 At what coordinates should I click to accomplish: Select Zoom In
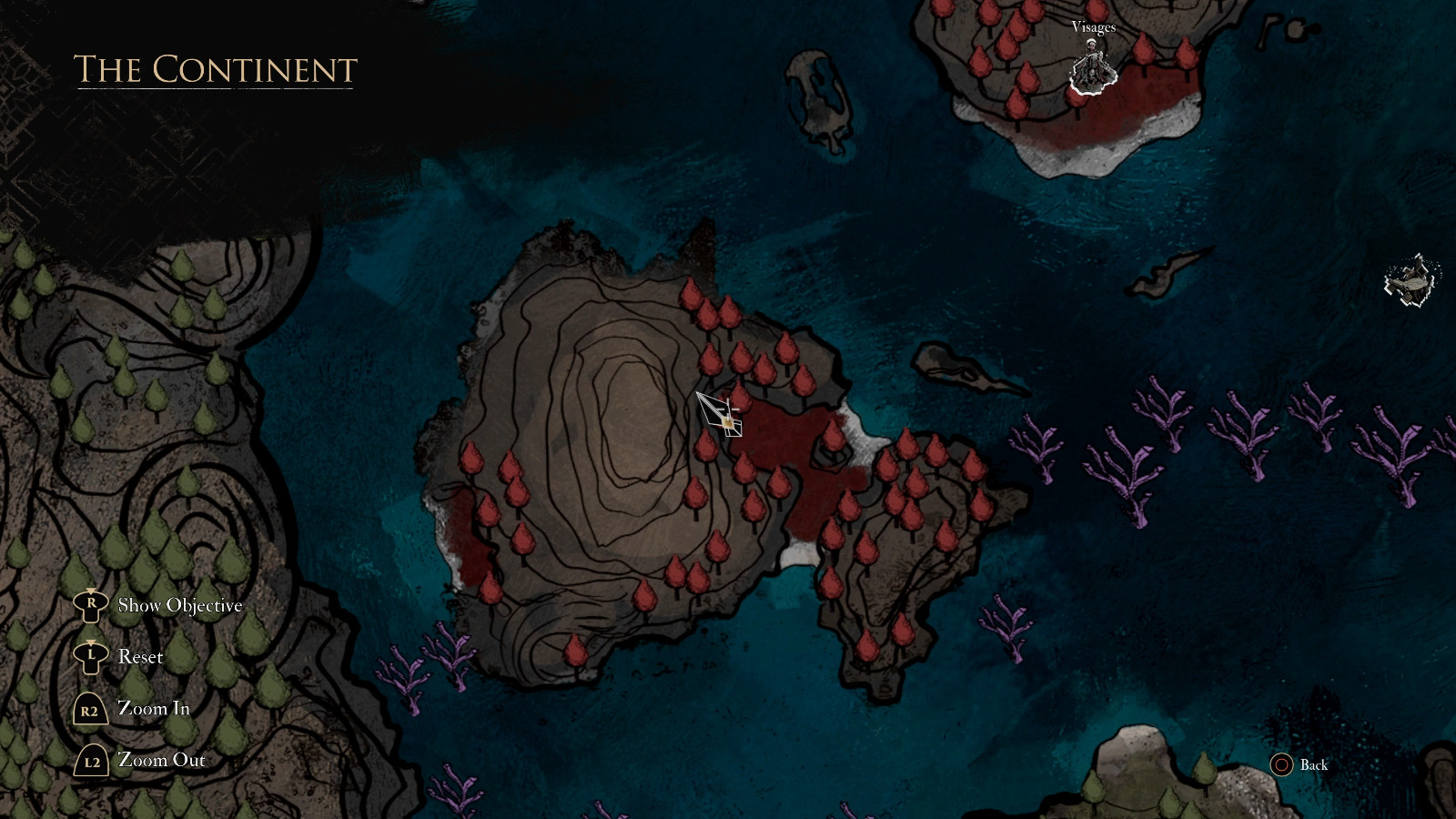[x=155, y=710]
